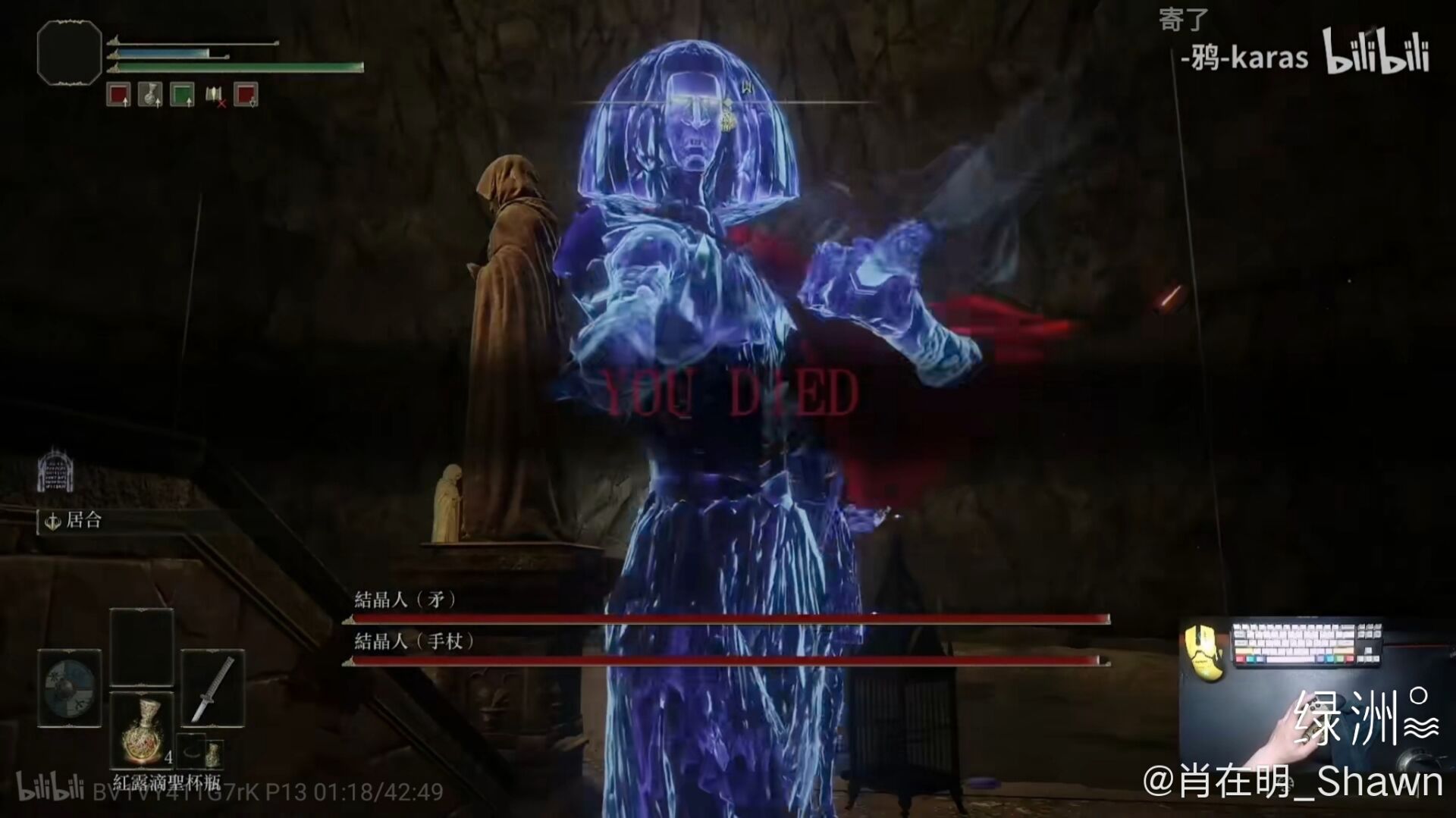This screenshot has width=1456, height=818.
Task: Choose the katana right-hand weapon slot
Action: [x=213, y=688]
